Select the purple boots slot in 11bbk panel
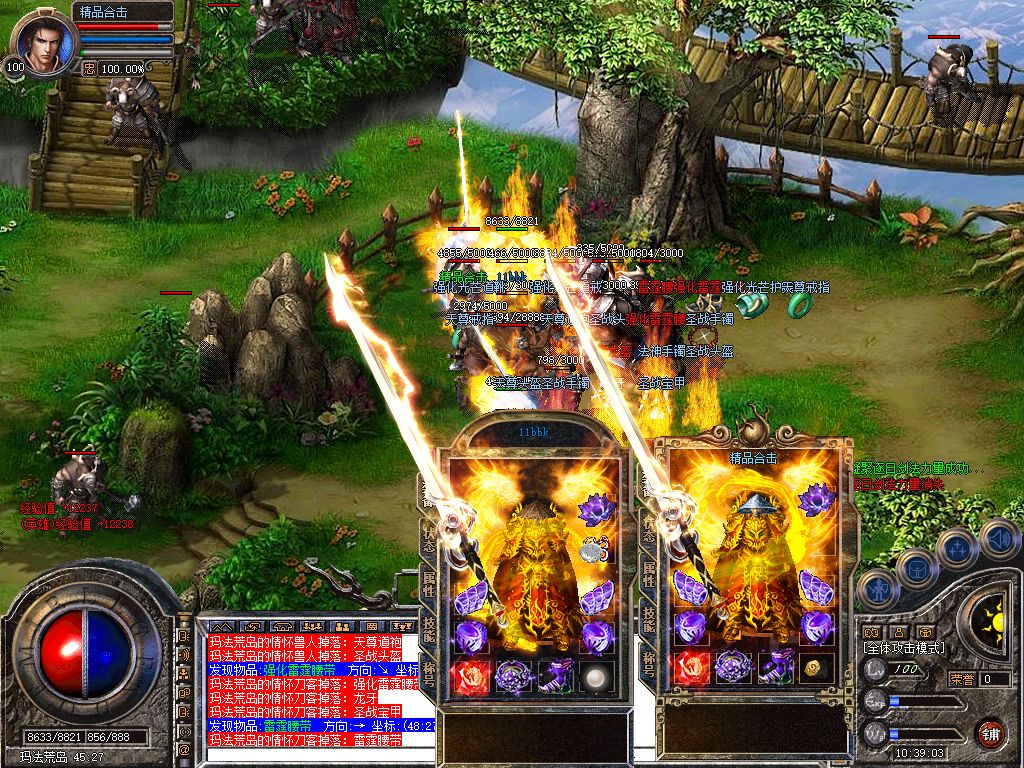The height and width of the screenshot is (768, 1024). pos(558,676)
